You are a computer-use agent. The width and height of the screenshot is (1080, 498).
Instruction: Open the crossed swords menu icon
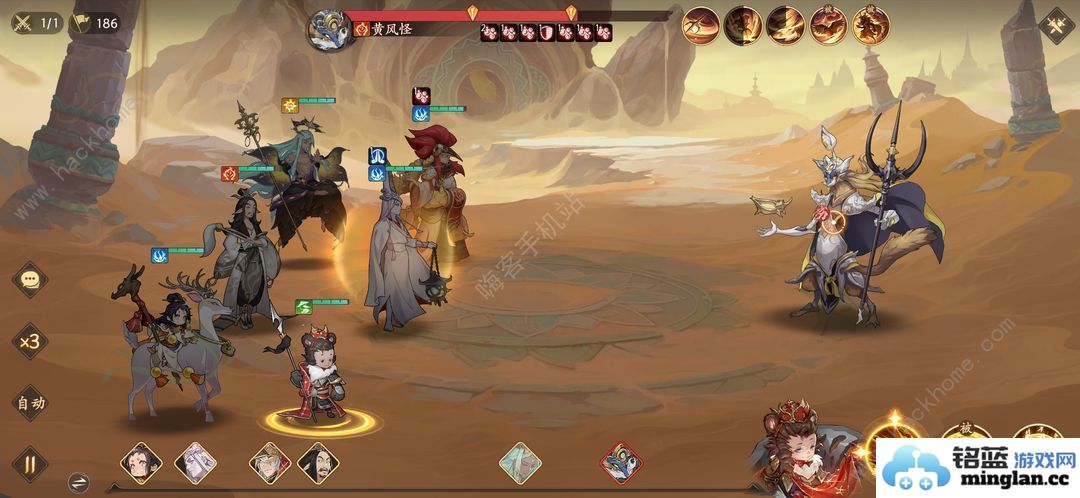1056,25
